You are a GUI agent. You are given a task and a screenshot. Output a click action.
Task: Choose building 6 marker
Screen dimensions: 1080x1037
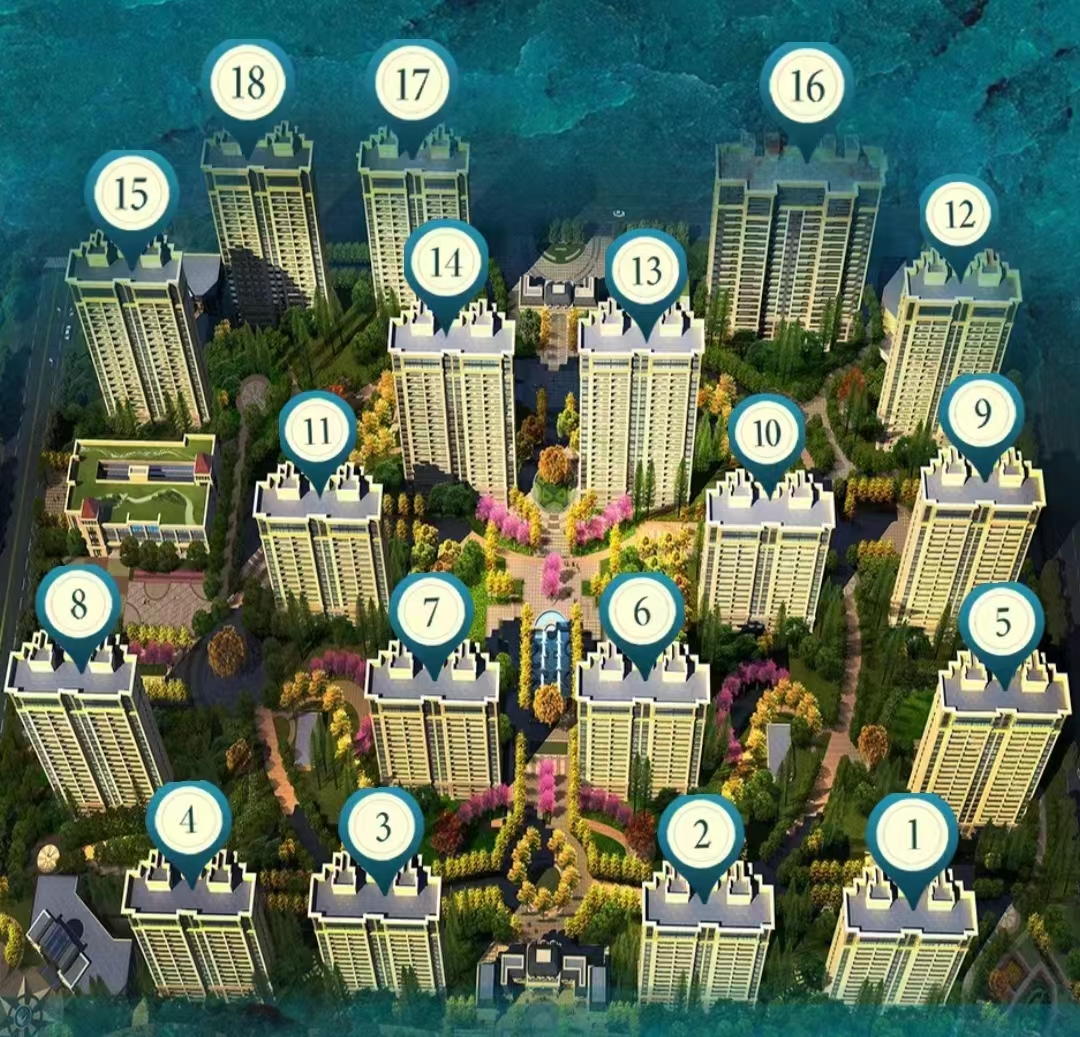[642, 612]
